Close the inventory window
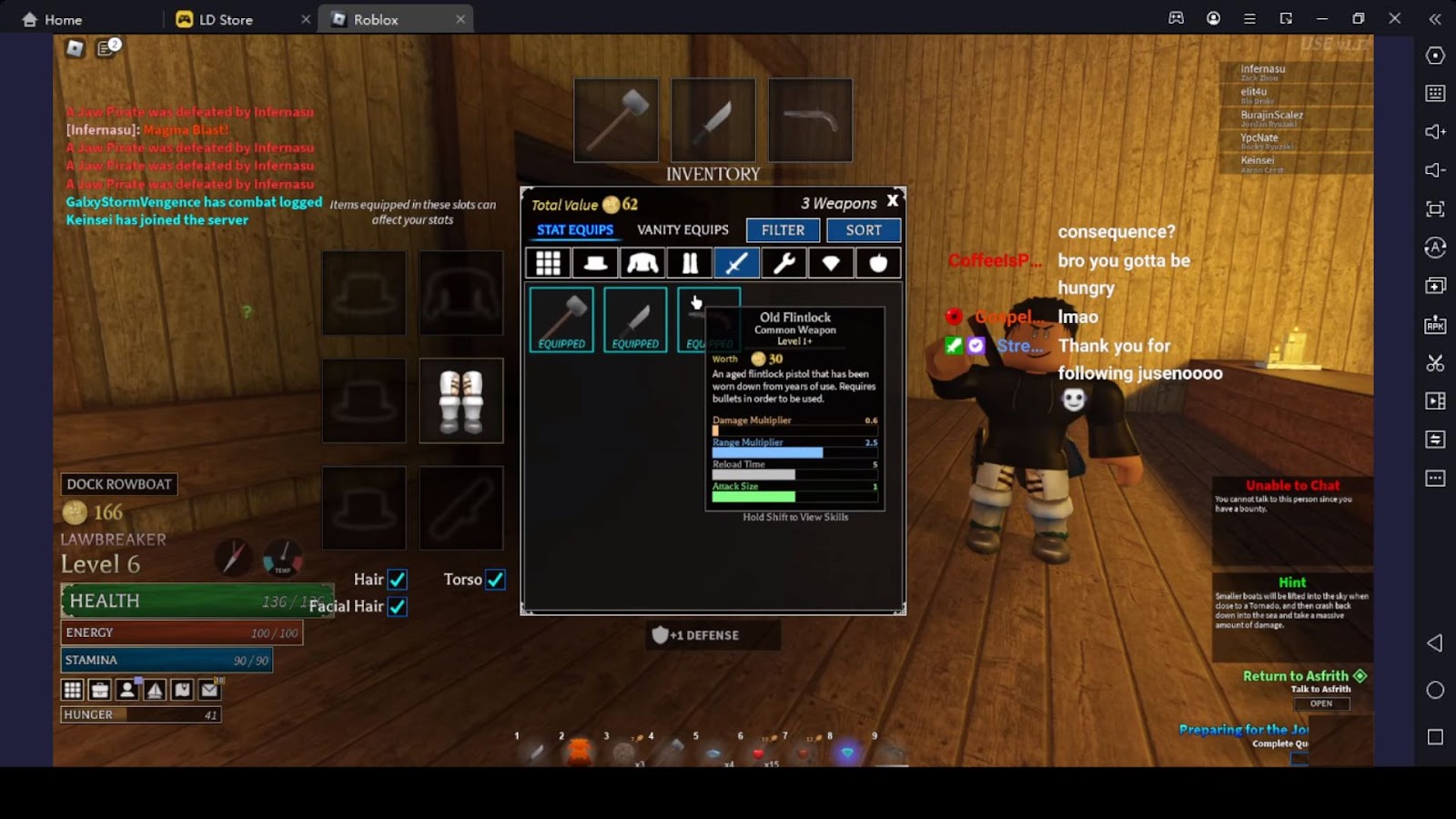 893,201
